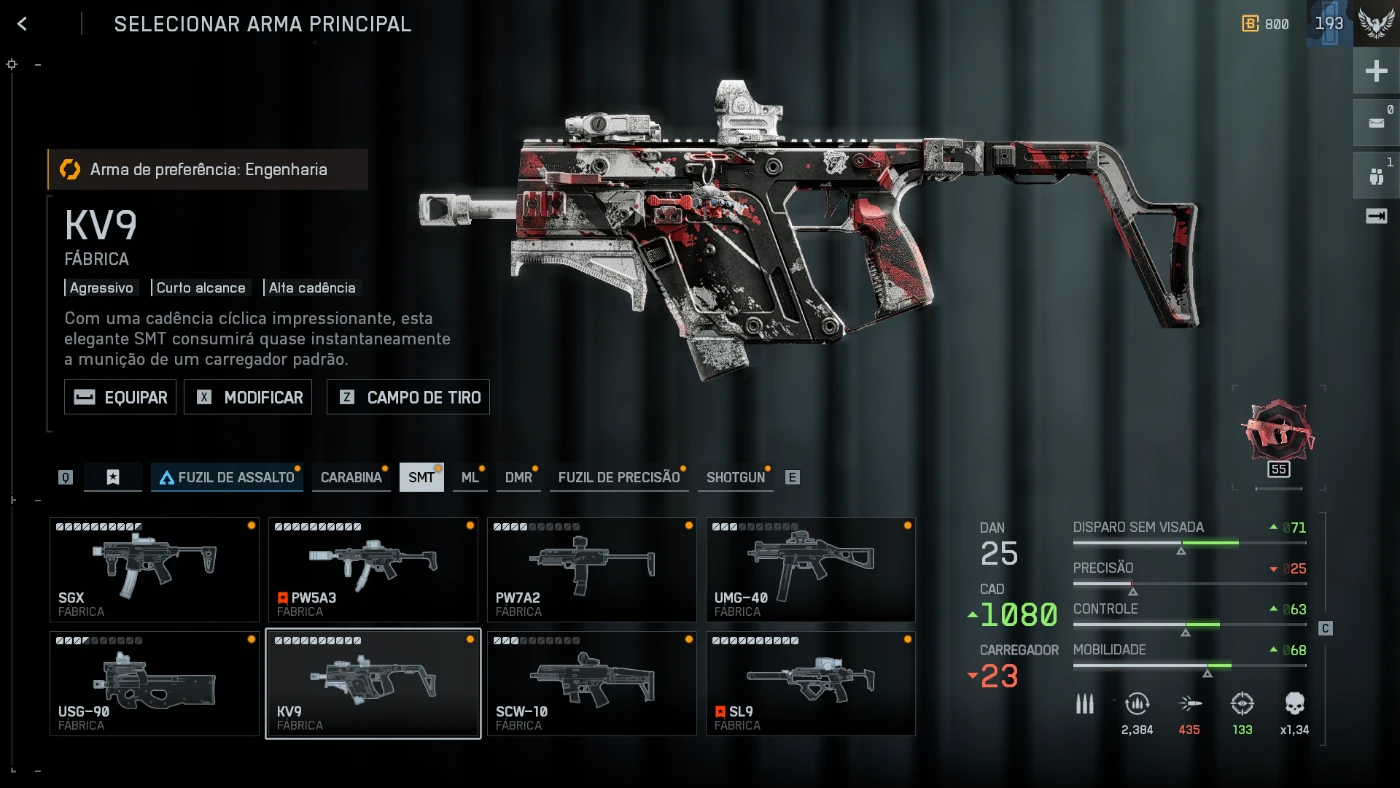Select the USG-90 weapon tile
This screenshot has width=1400, height=788.
[x=154, y=683]
